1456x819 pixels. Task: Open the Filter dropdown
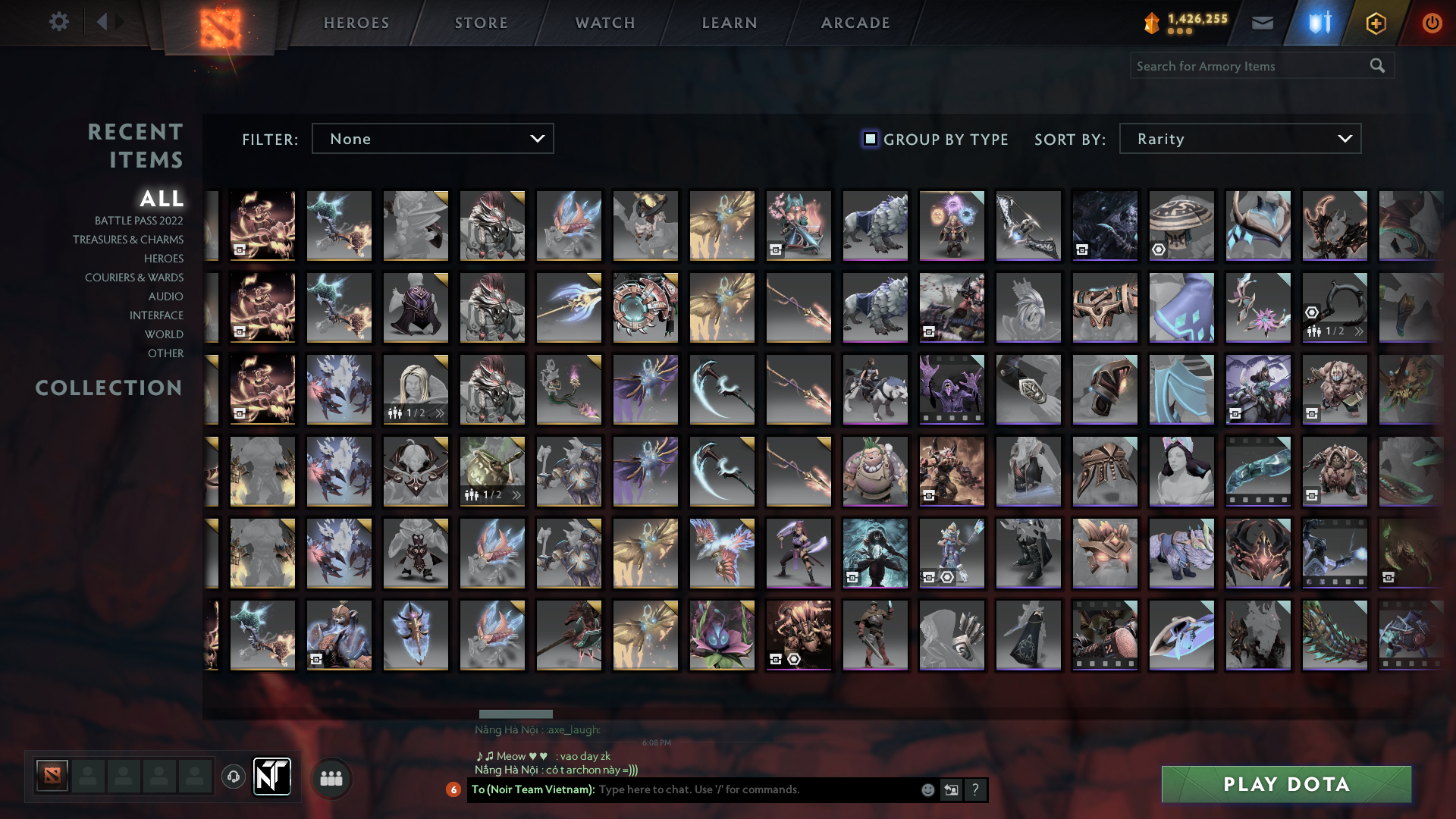coord(432,138)
